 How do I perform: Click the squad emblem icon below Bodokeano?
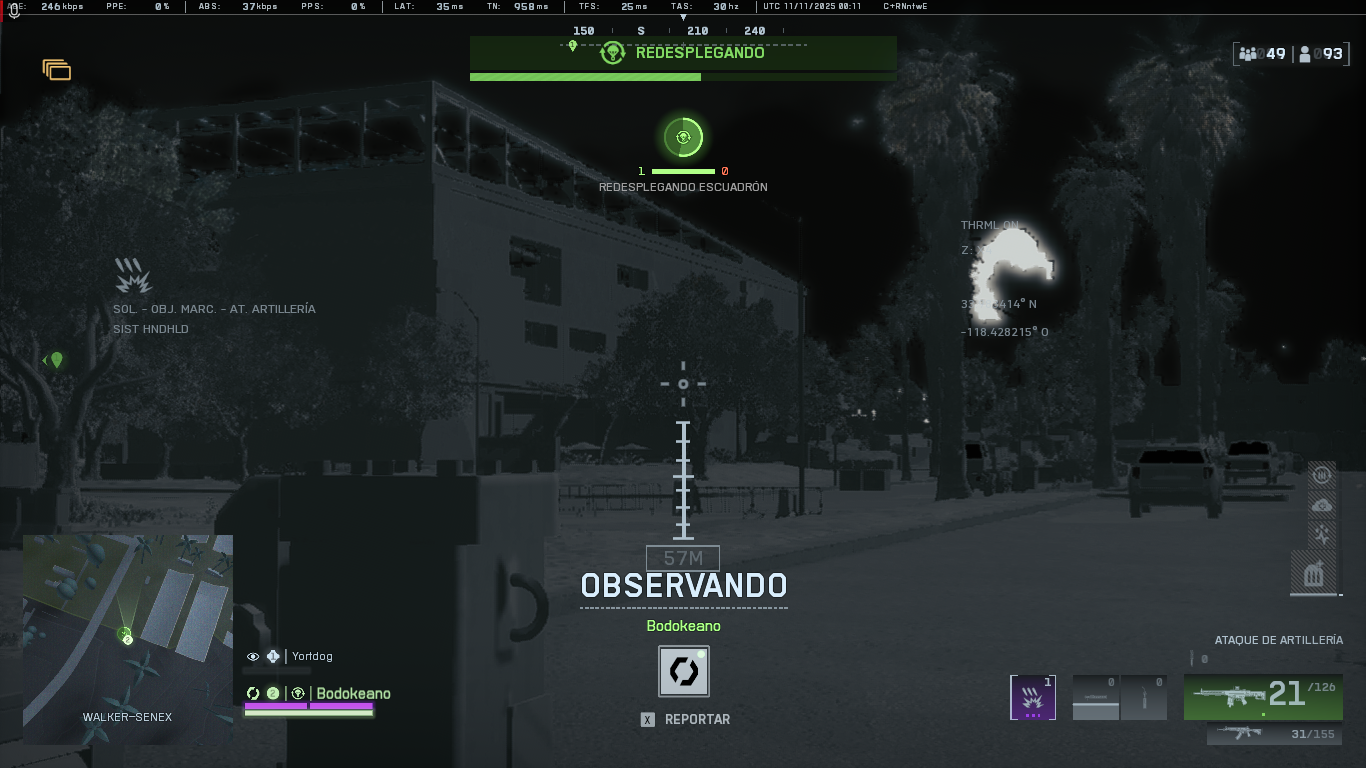[x=684, y=671]
